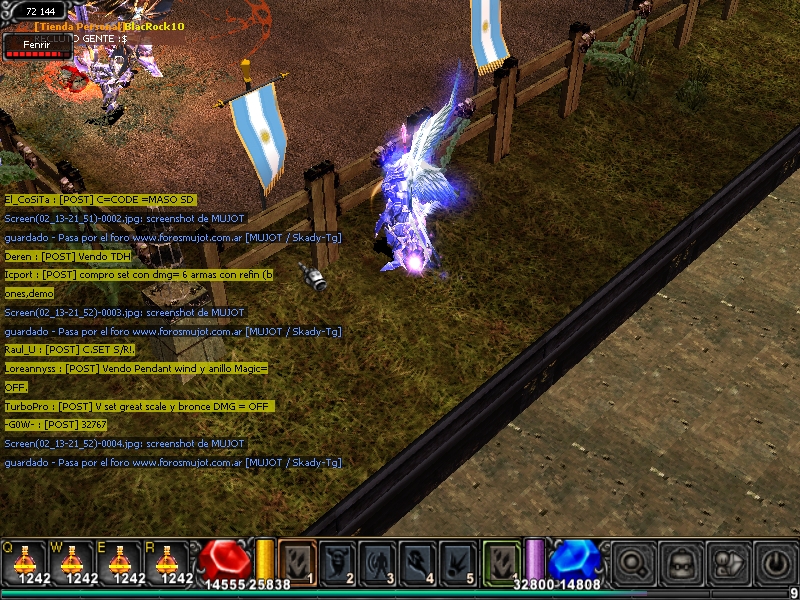This screenshot has width=800, height=600.
Task: Activate skill slot 3 with the figure icon
Action: 377,561
